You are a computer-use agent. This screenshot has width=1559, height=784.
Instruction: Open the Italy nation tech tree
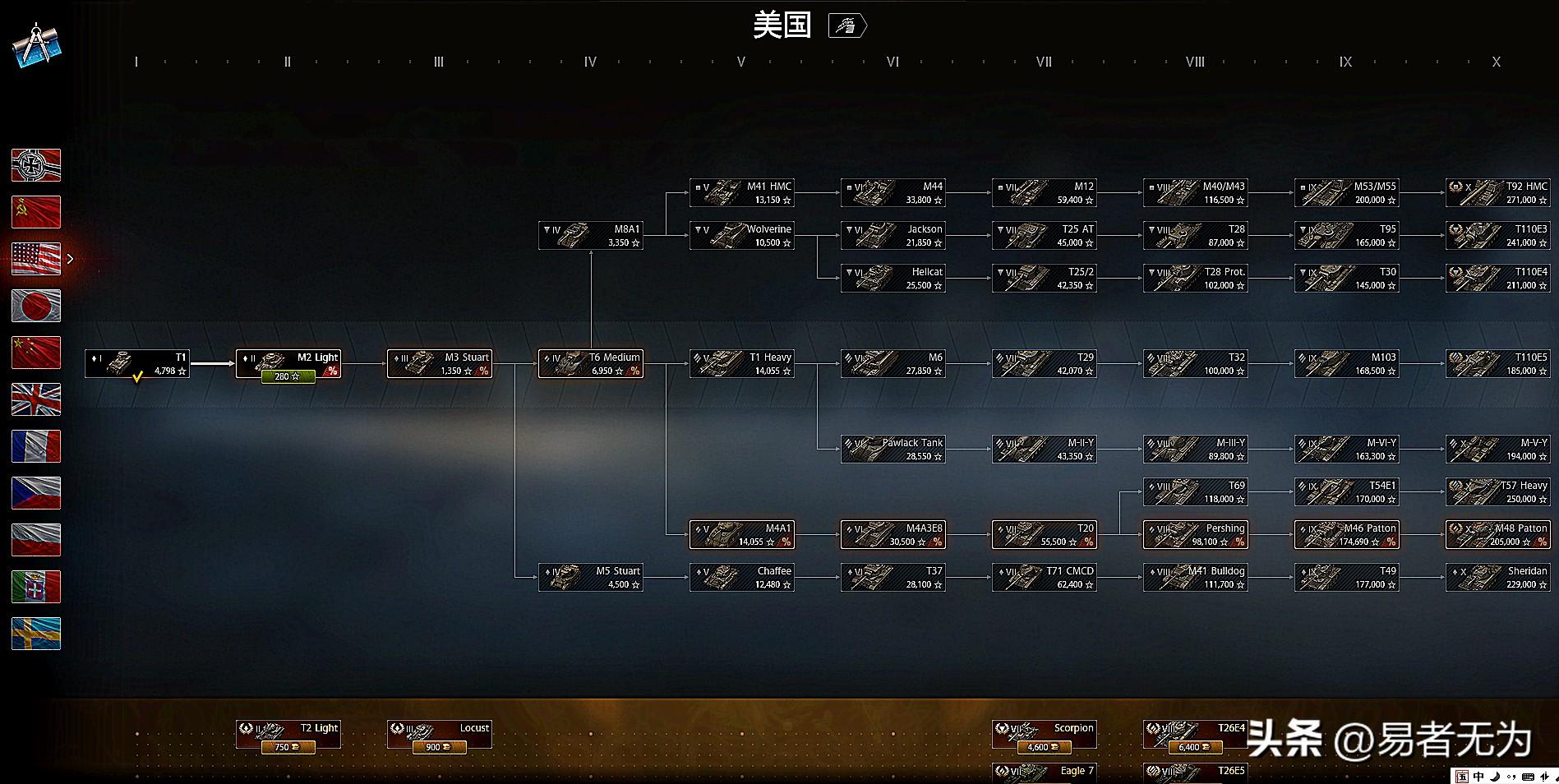[x=35, y=587]
